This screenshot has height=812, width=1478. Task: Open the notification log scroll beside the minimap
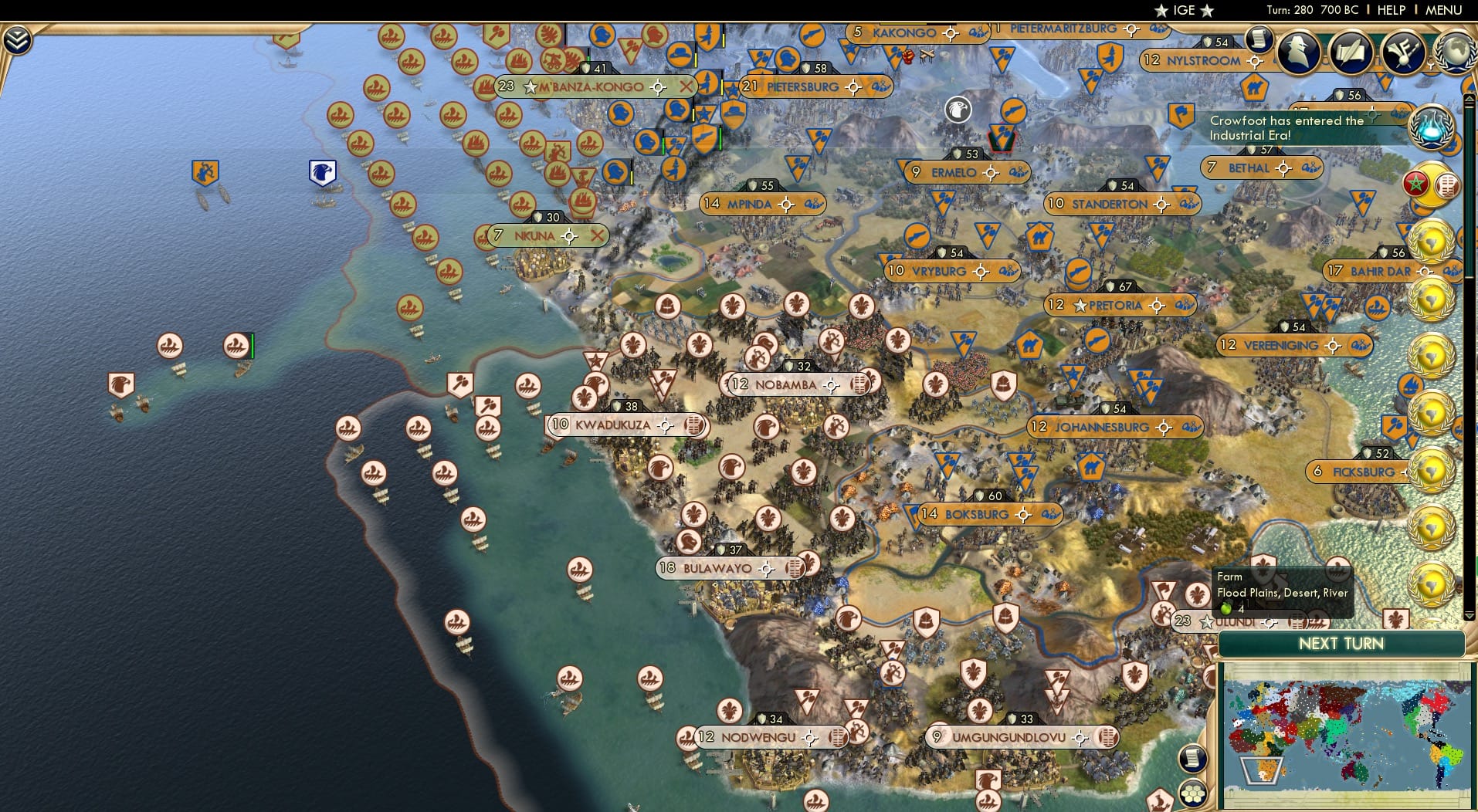pyautogui.click(x=1193, y=759)
